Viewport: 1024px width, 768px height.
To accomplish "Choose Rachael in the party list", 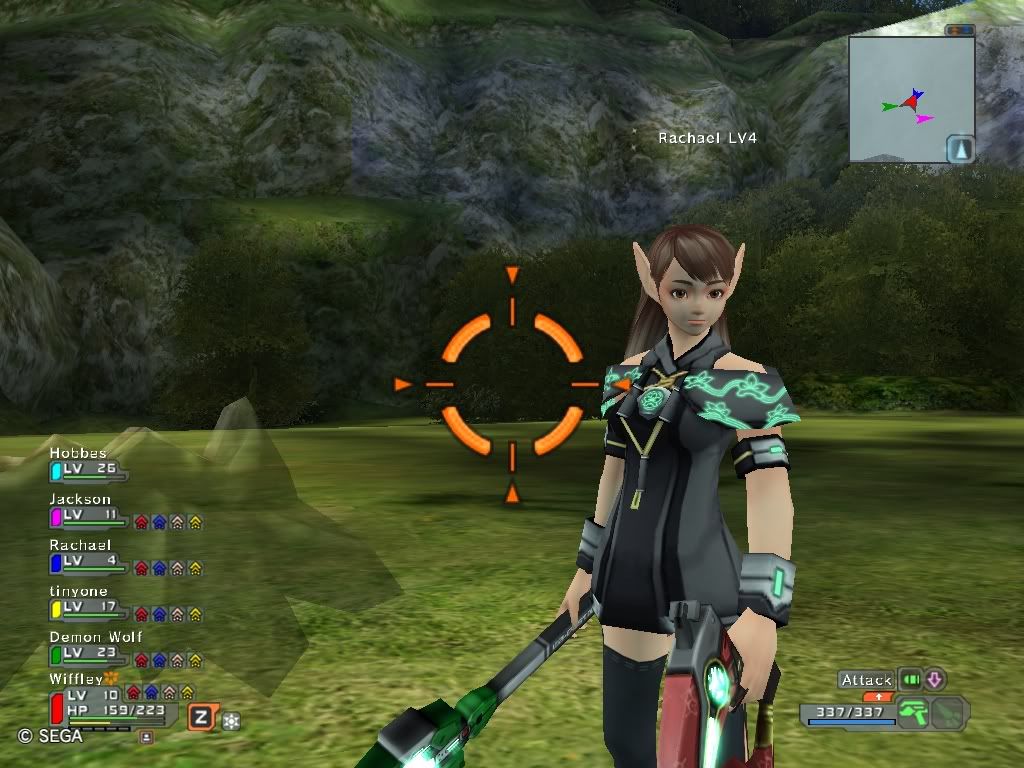I will (88, 559).
